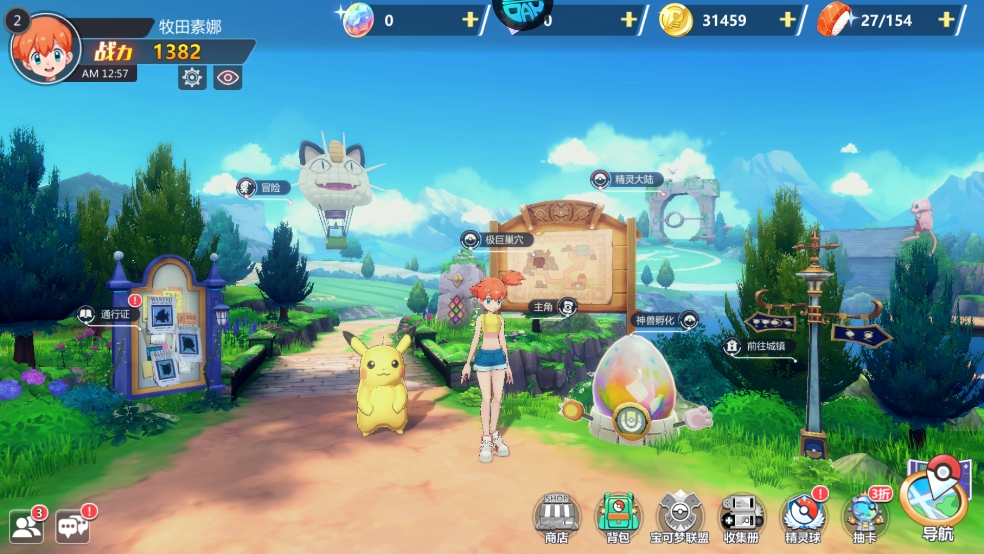
Task: Open the 收集册 collection book
Action: [742, 516]
